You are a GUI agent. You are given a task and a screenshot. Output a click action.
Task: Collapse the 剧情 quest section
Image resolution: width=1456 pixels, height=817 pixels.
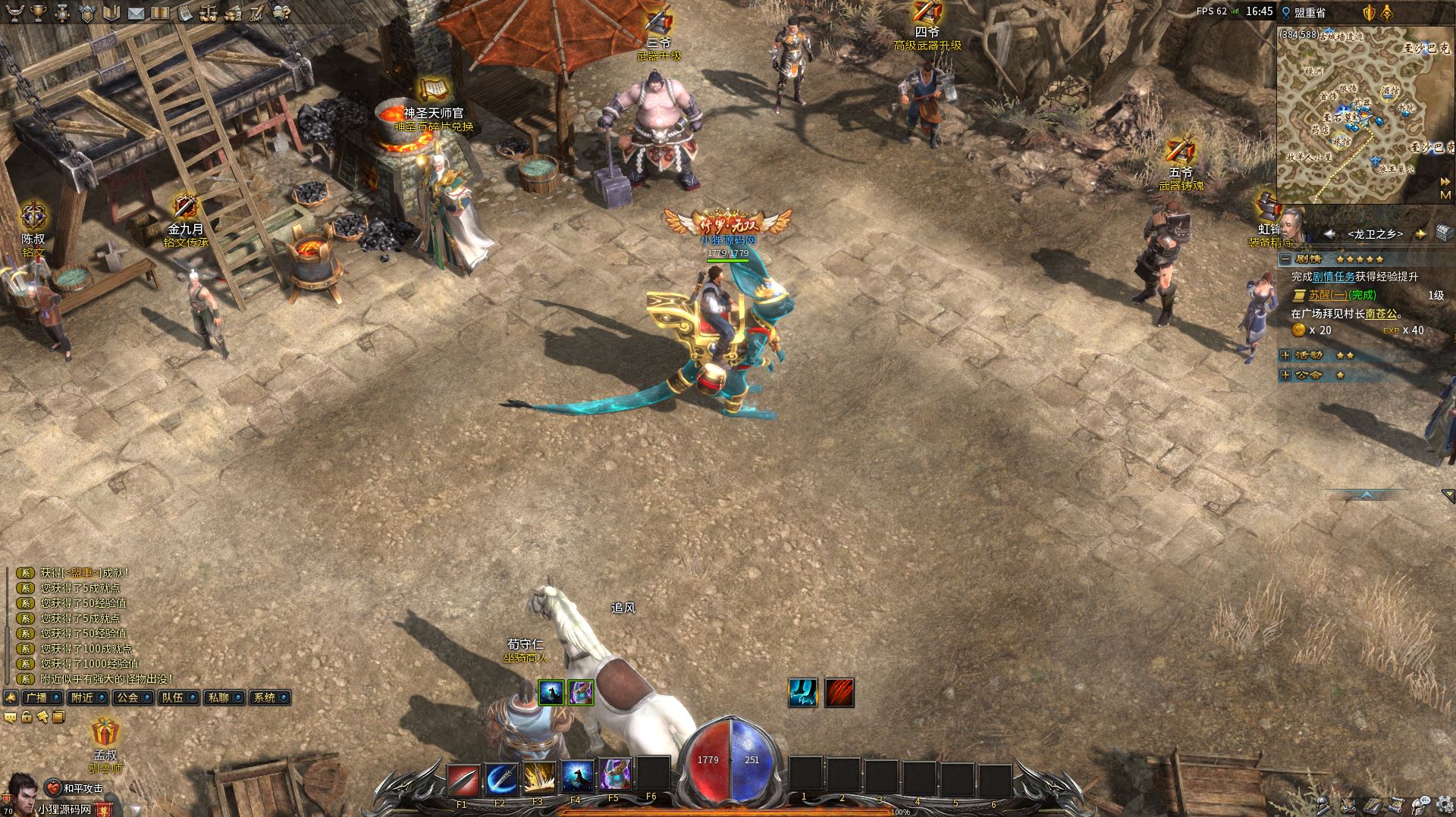pos(1285,259)
